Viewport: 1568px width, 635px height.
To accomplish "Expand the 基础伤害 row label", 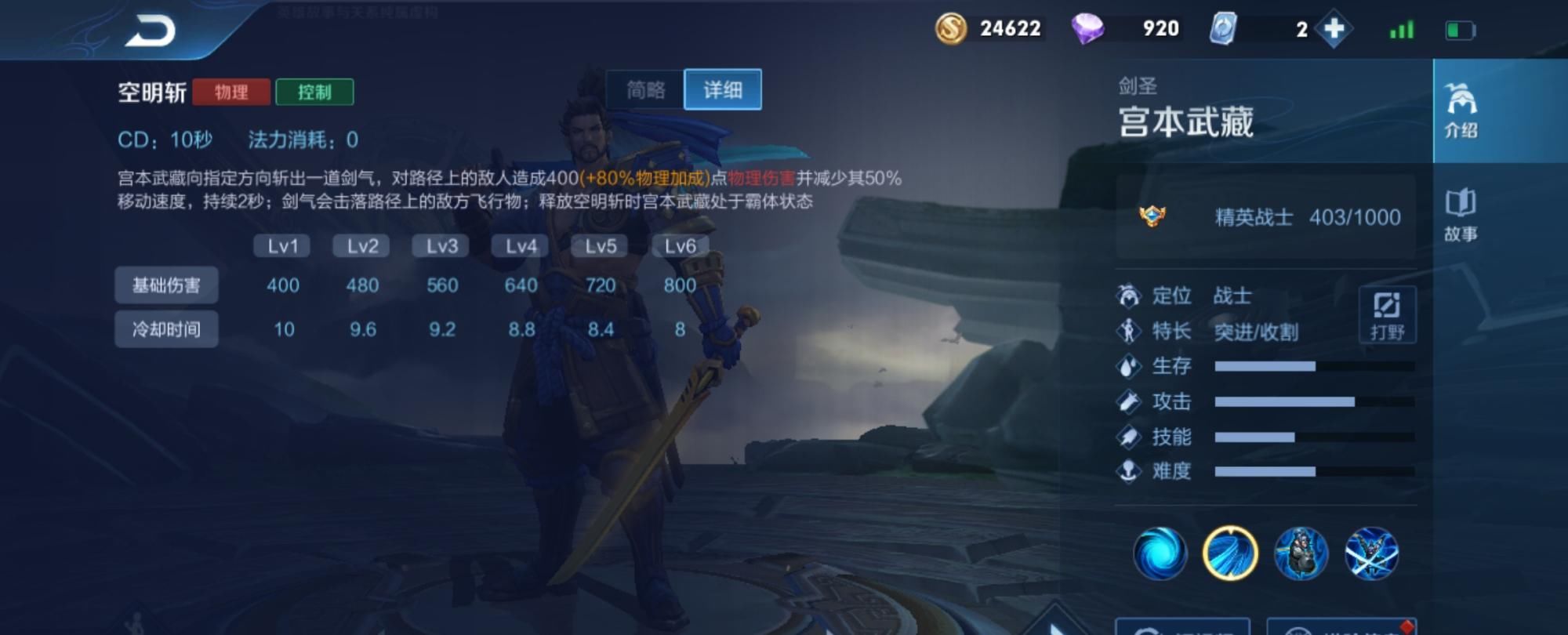I will (167, 286).
